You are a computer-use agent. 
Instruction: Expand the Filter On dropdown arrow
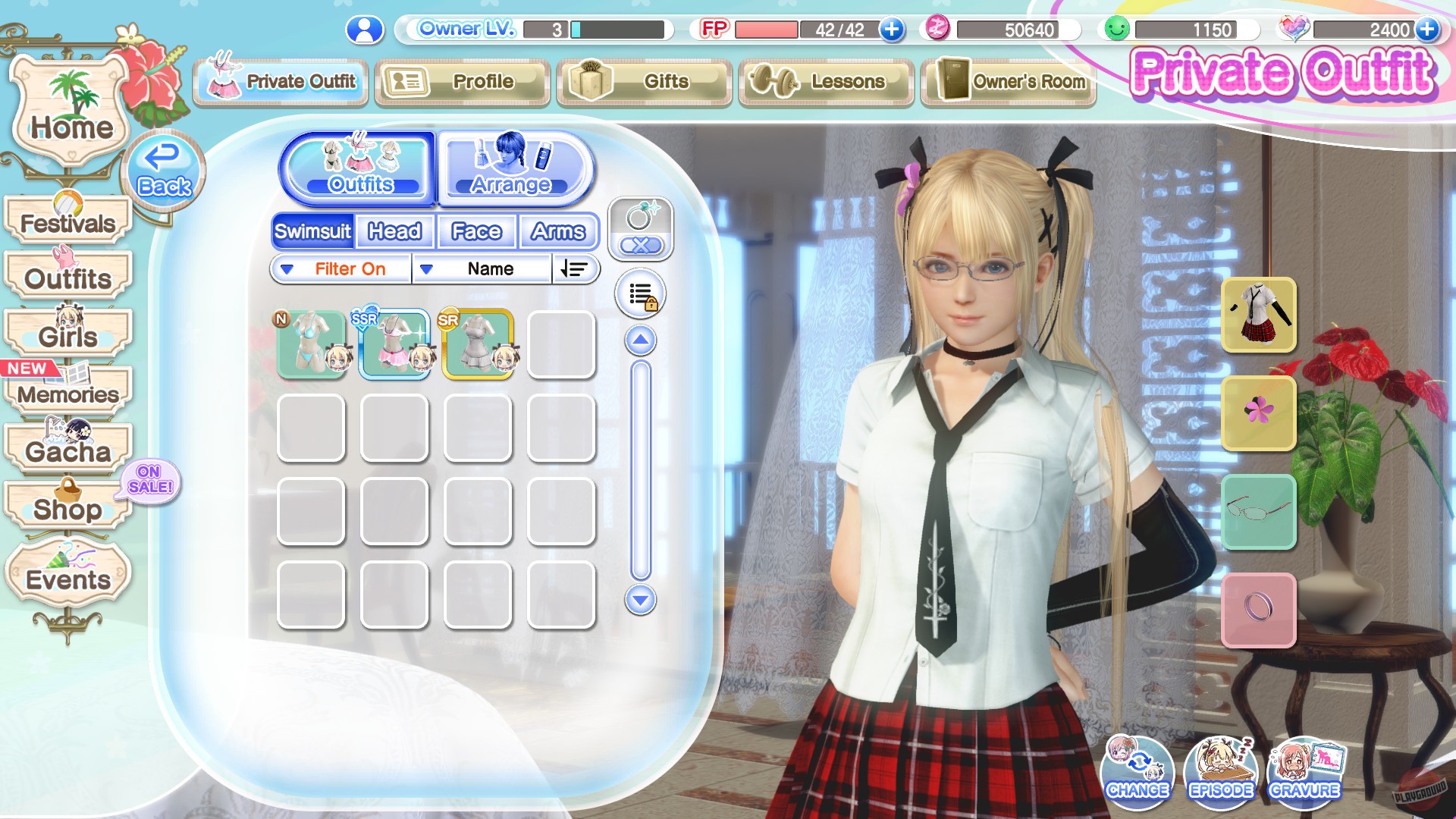click(287, 268)
